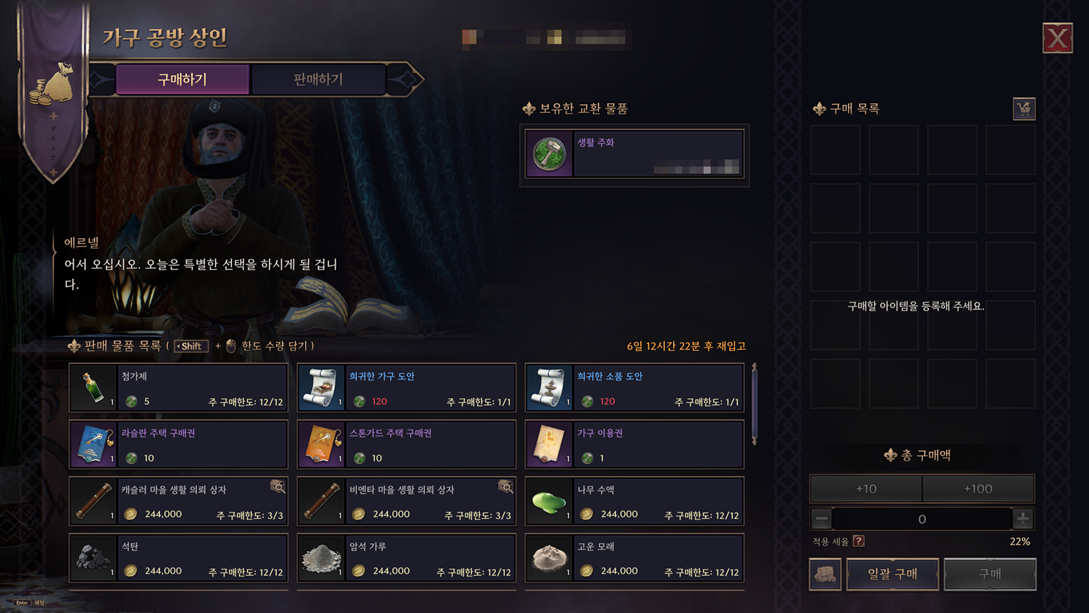Image resolution: width=1089 pixels, height=613 pixels.
Task: Select the 구매하기 tab
Action: [182, 79]
